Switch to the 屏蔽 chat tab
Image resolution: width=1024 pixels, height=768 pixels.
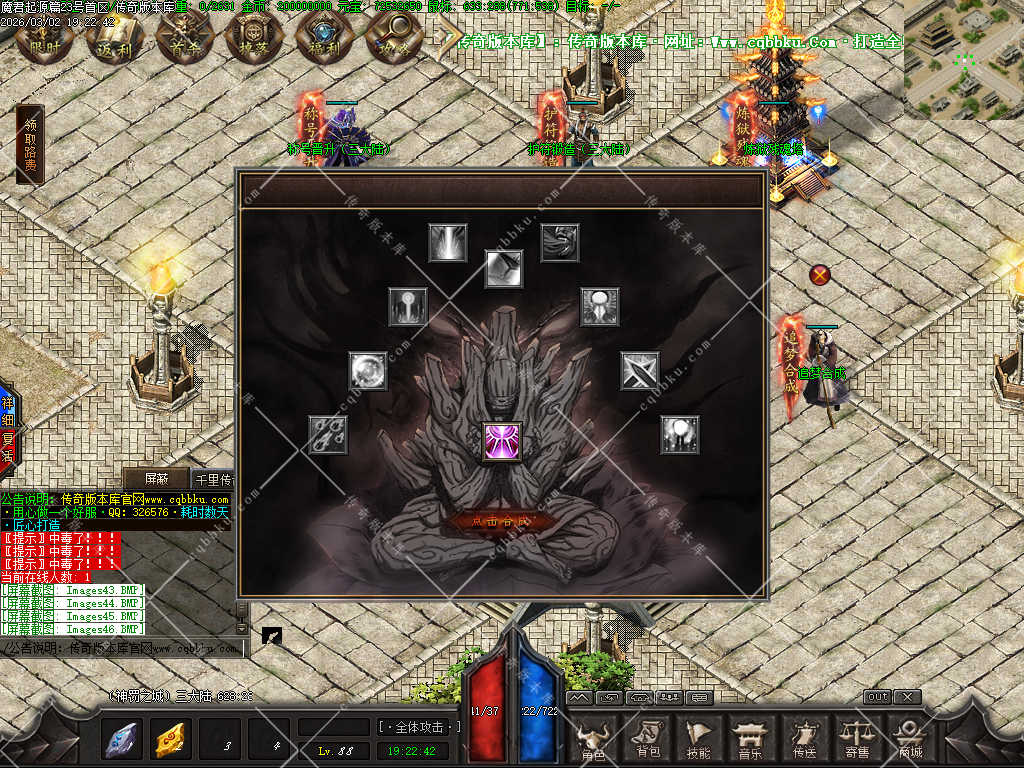pos(155,479)
